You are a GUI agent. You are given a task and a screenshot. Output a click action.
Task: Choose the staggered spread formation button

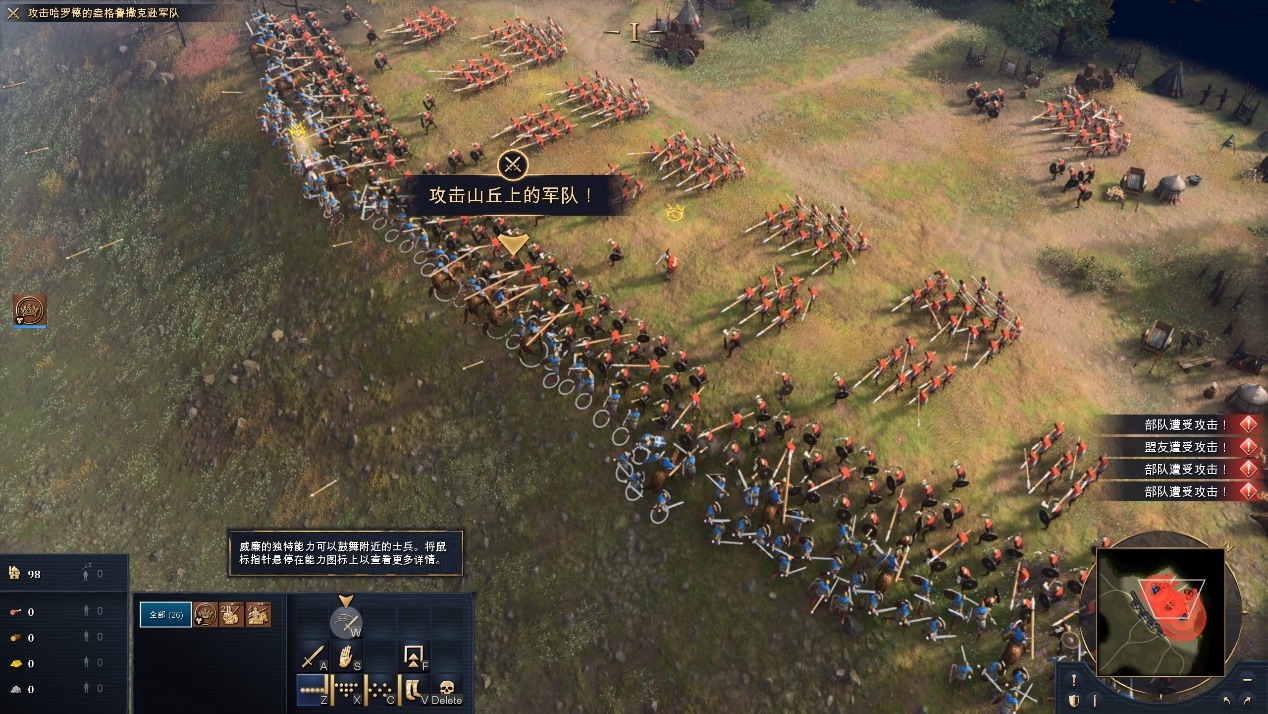[x=379, y=689]
